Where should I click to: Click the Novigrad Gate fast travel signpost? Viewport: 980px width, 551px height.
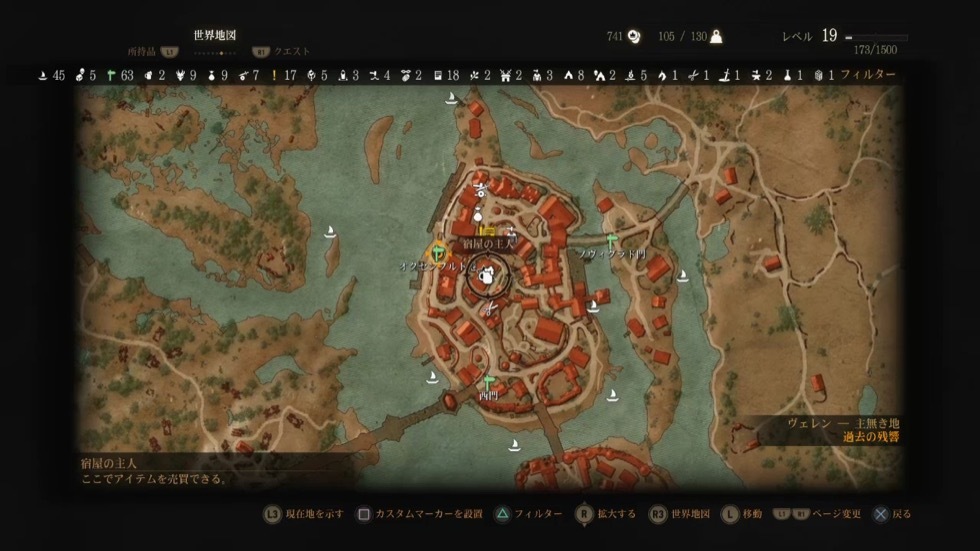pyautogui.click(x=610, y=240)
